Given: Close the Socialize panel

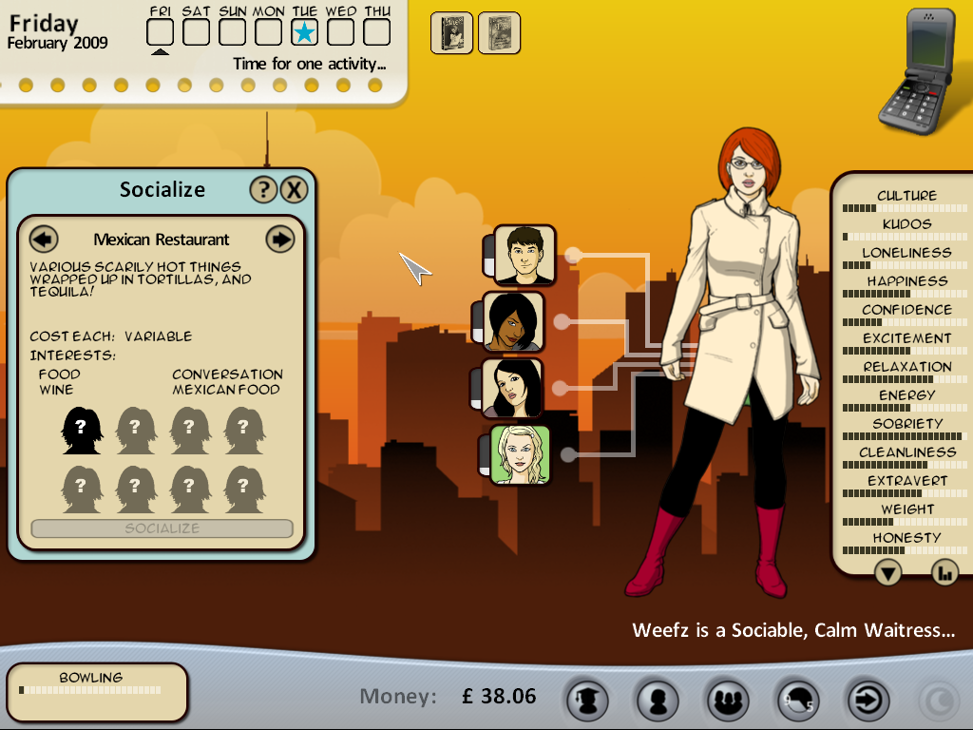Looking at the screenshot, I should coord(293,190).
